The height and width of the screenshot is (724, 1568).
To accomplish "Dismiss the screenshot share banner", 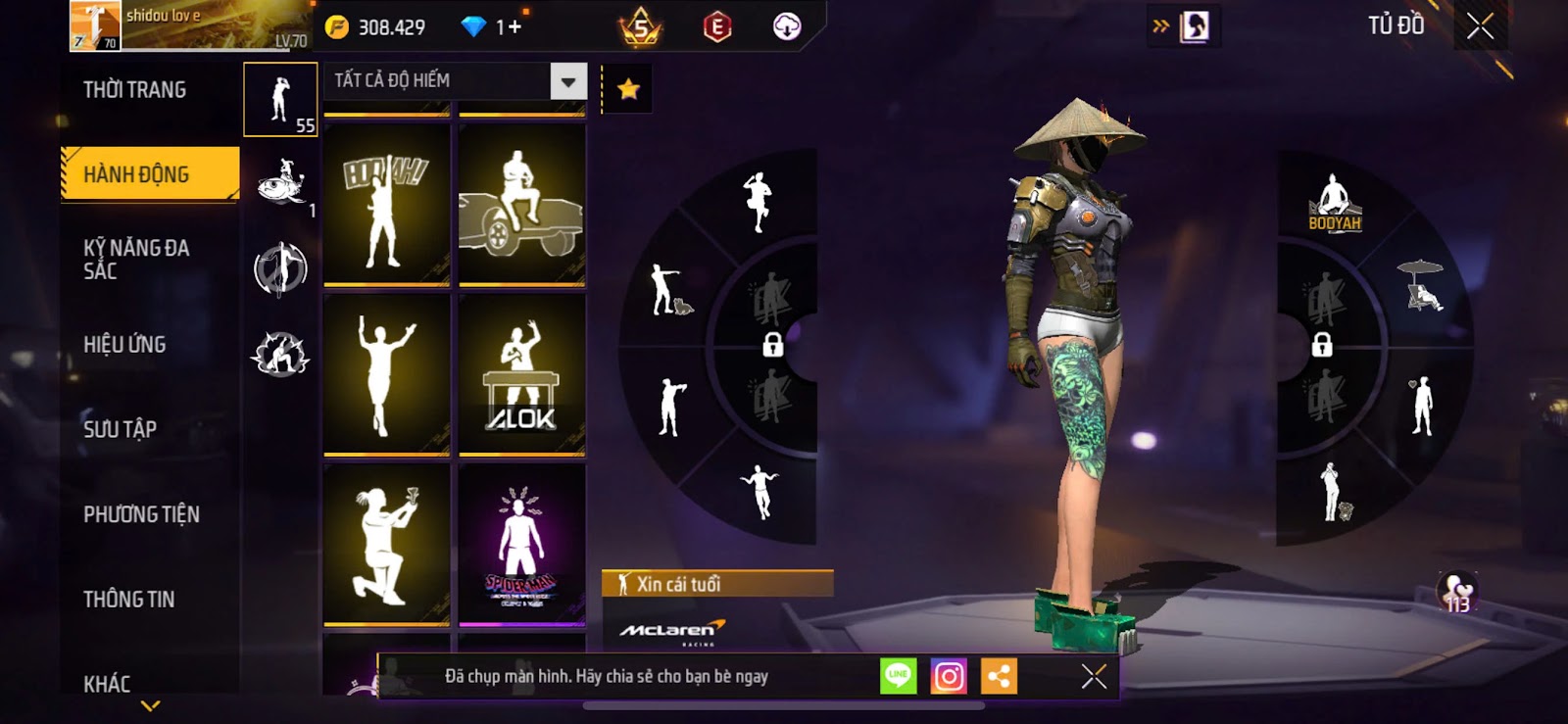I will pos(1094,676).
